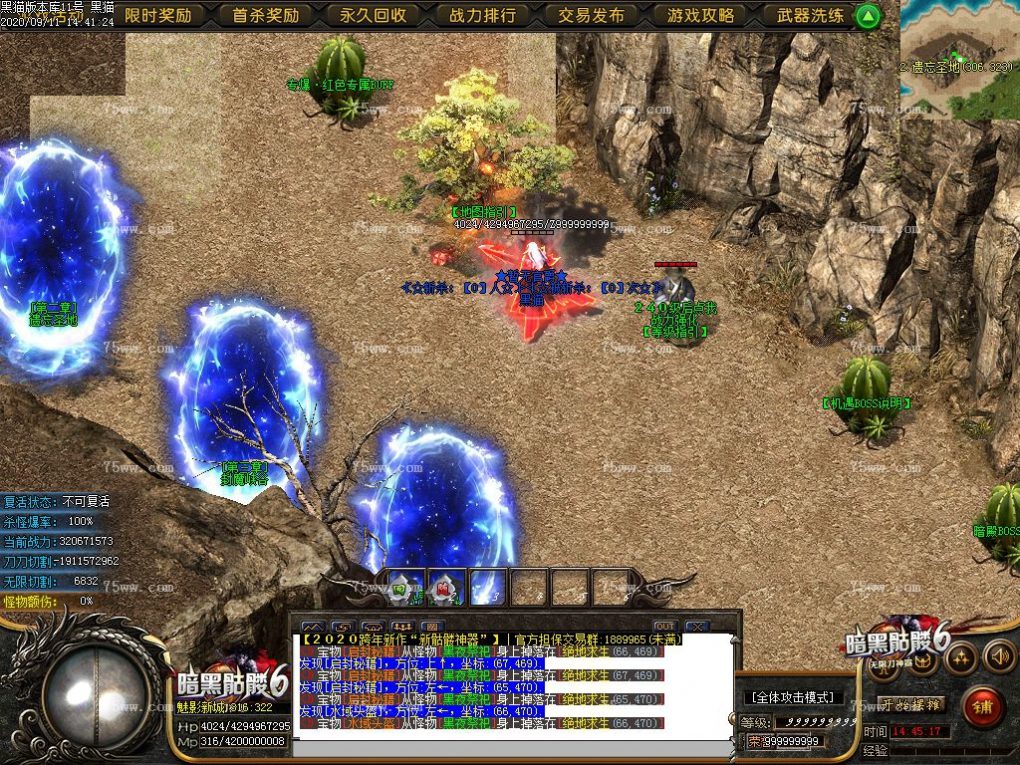
Task: Toggle sound with the speaker icon
Action: click(x=998, y=656)
